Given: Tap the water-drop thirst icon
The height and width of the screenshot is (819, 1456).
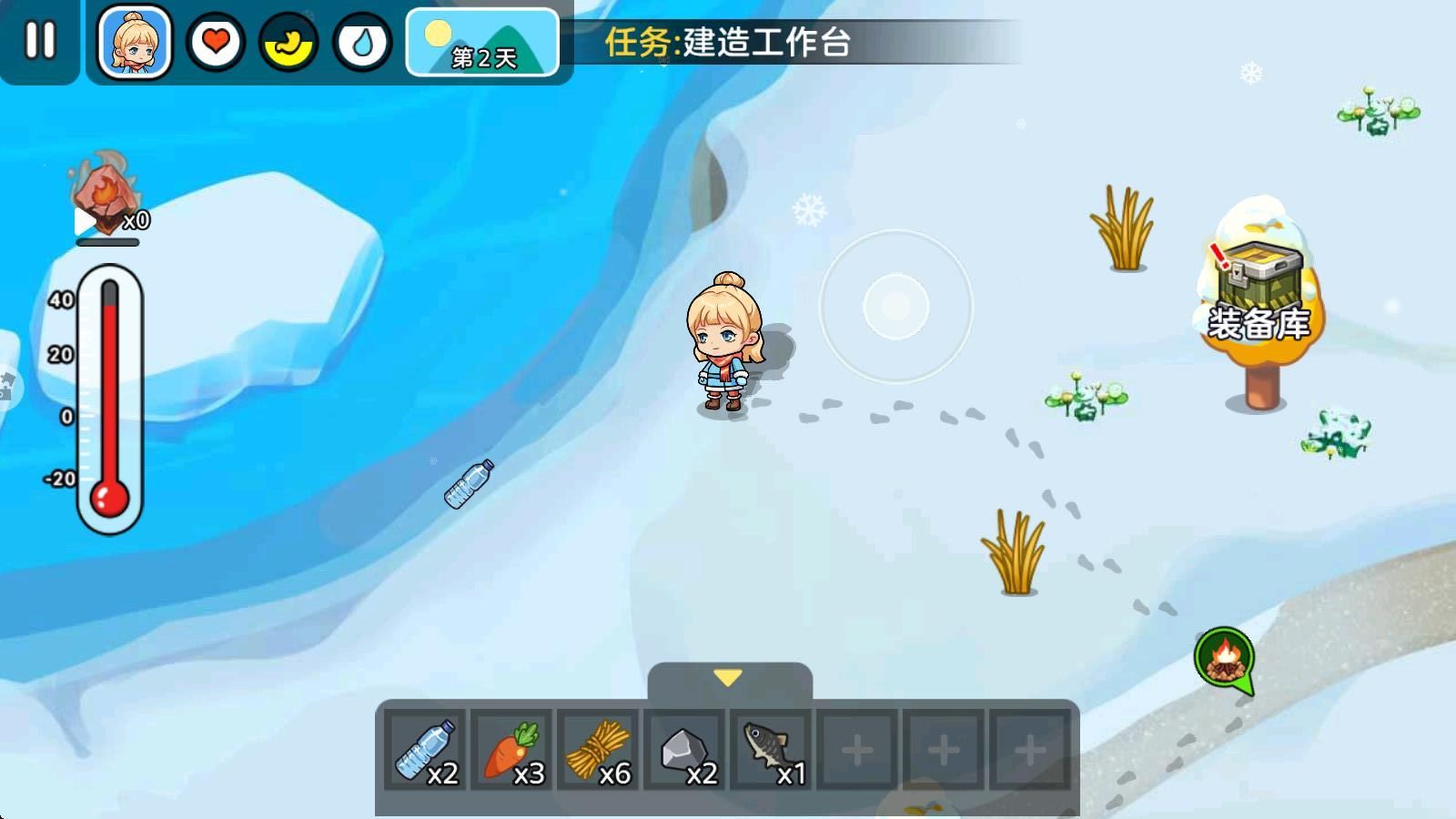Looking at the screenshot, I should 361,40.
